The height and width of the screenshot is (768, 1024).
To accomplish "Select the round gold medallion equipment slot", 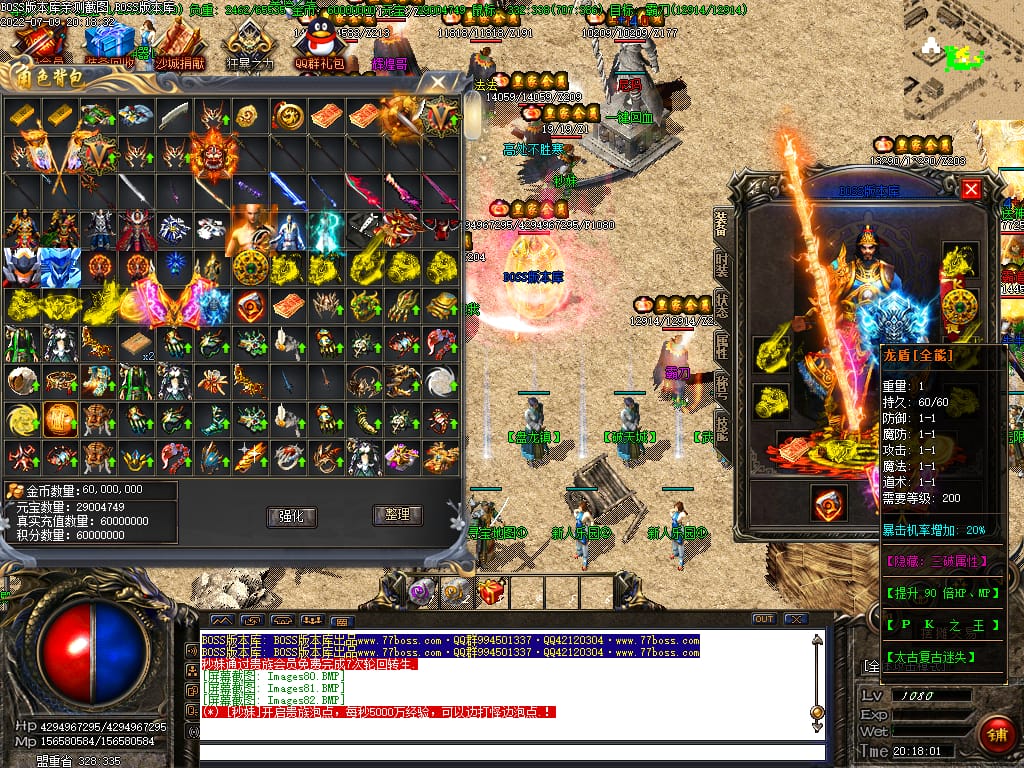I will 961,303.
